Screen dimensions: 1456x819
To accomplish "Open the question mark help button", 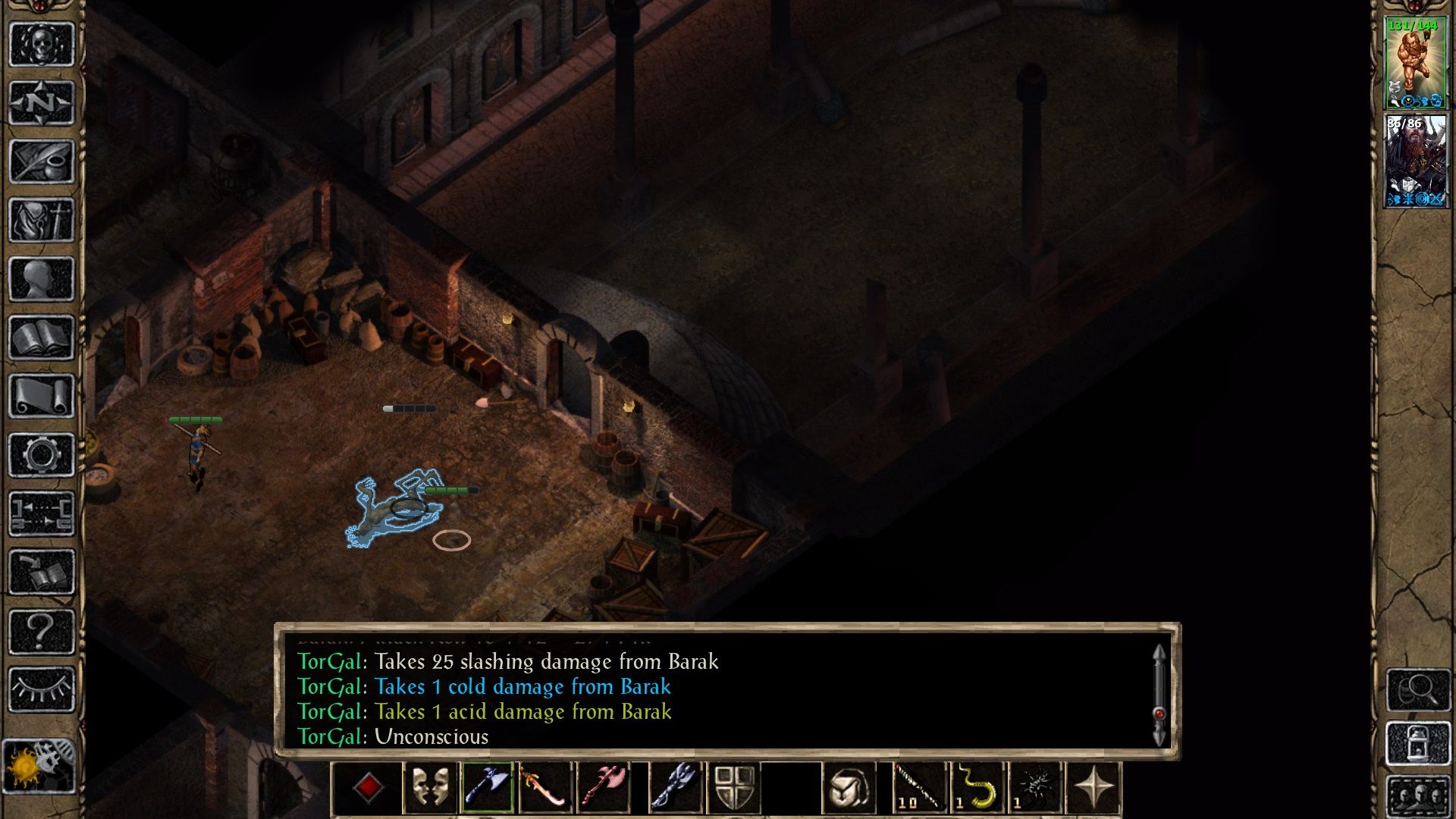I will pos(41,631).
